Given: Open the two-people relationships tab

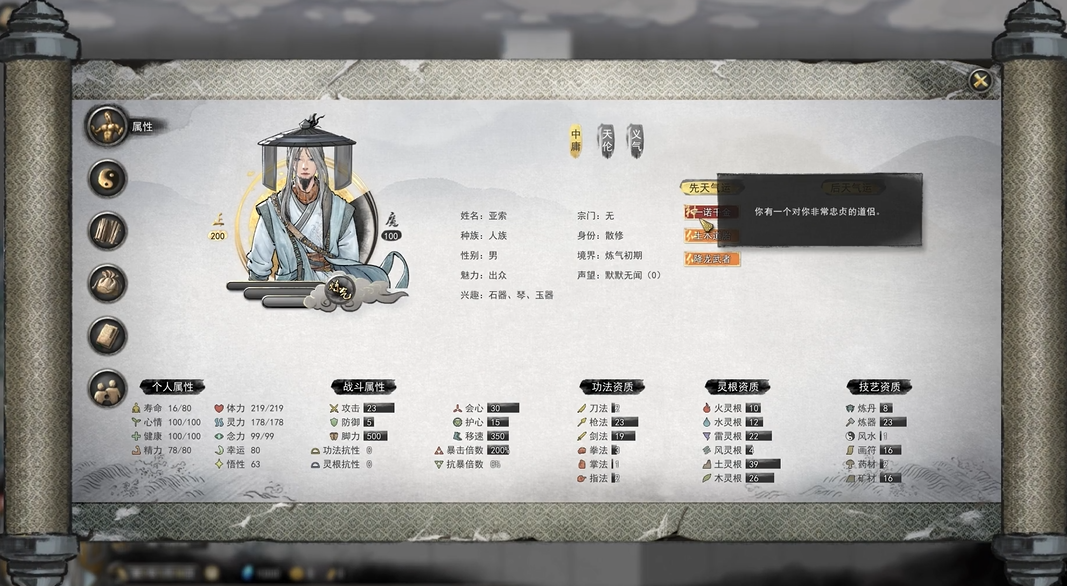Looking at the screenshot, I should point(108,389).
